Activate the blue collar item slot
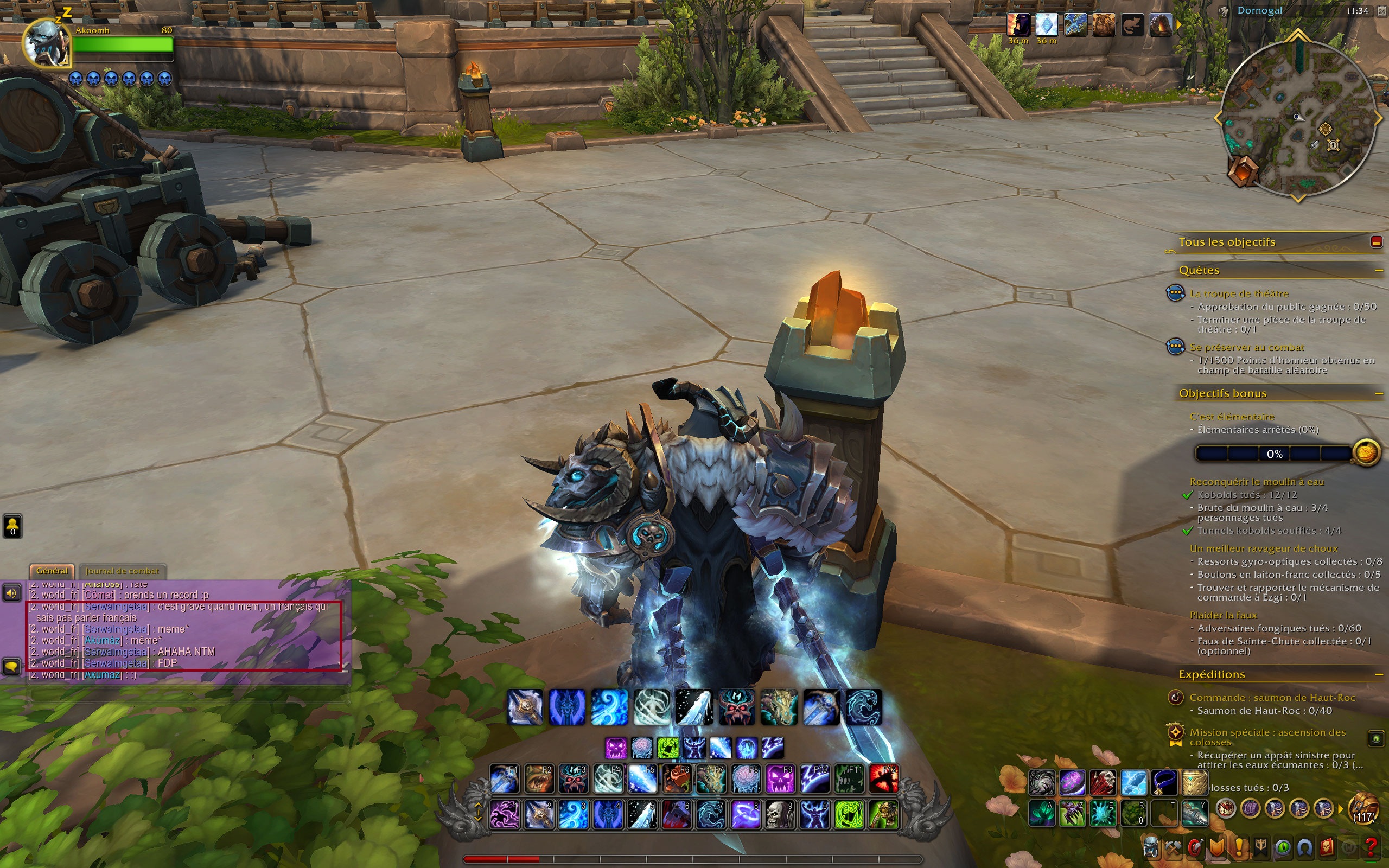This screenshot has width=1389, height=868. click(x=1163, y=782)
